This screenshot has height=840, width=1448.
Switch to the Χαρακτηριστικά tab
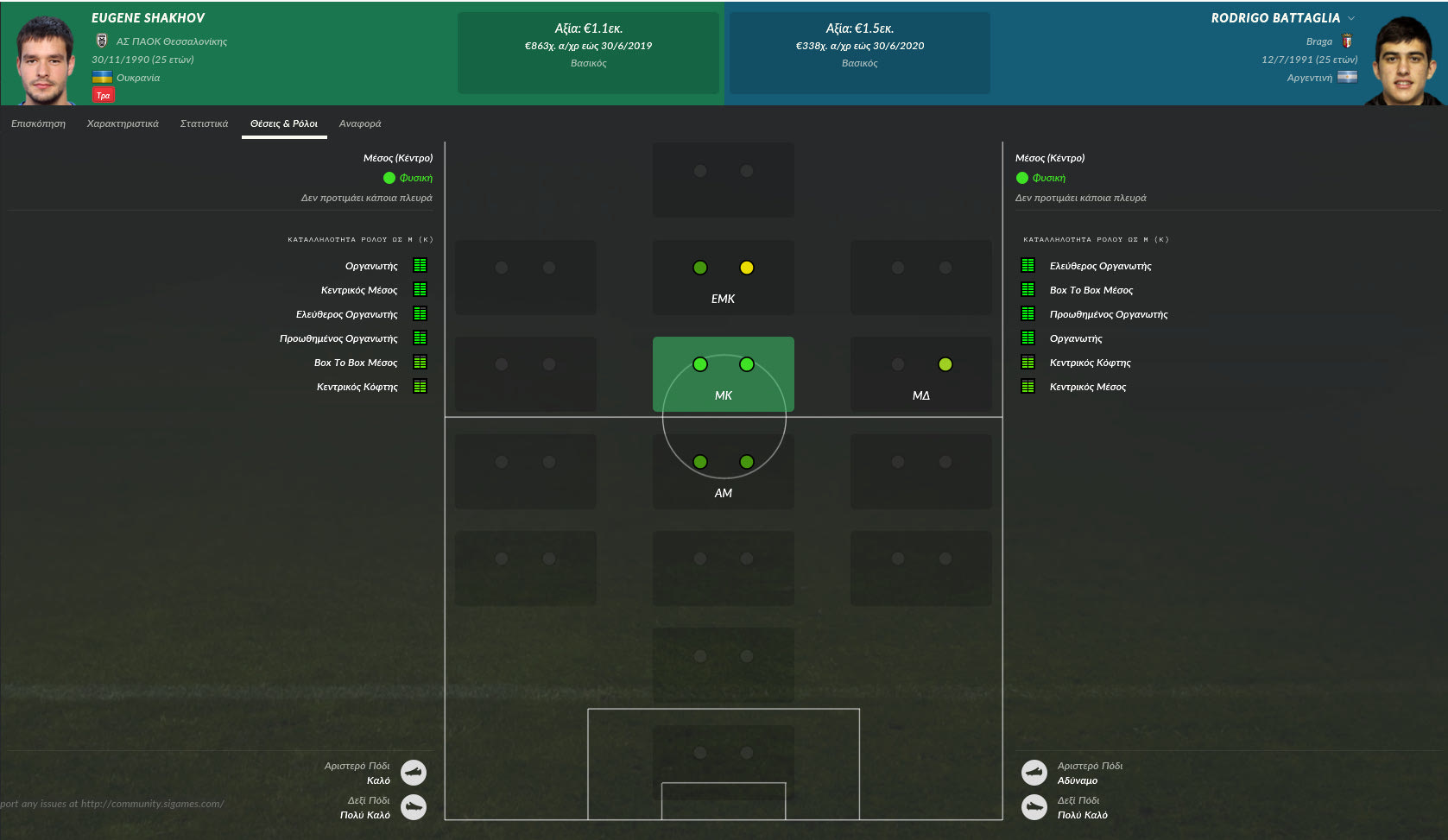tap(123, 123)
